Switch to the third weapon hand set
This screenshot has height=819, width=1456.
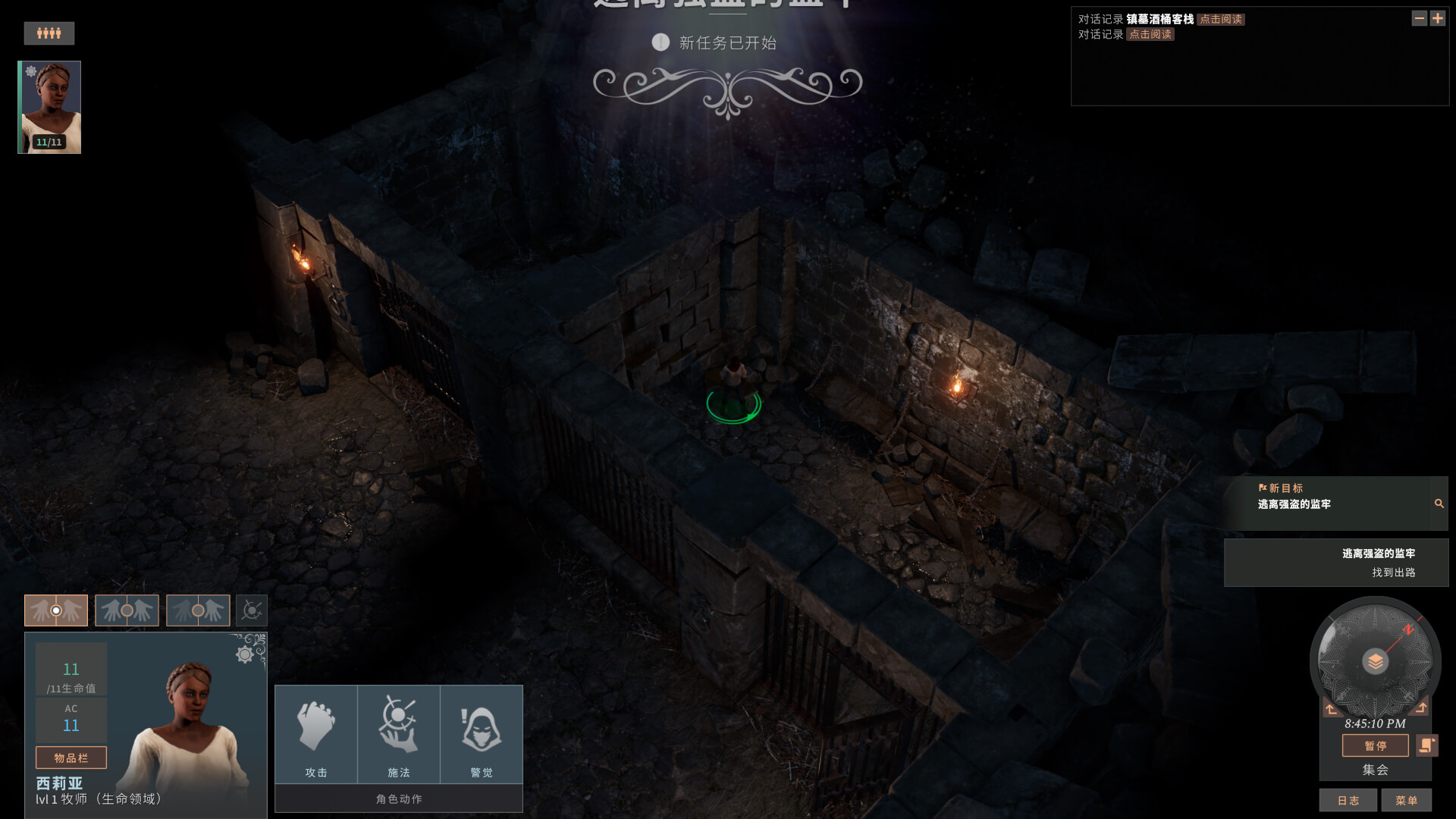pos(198,610)
